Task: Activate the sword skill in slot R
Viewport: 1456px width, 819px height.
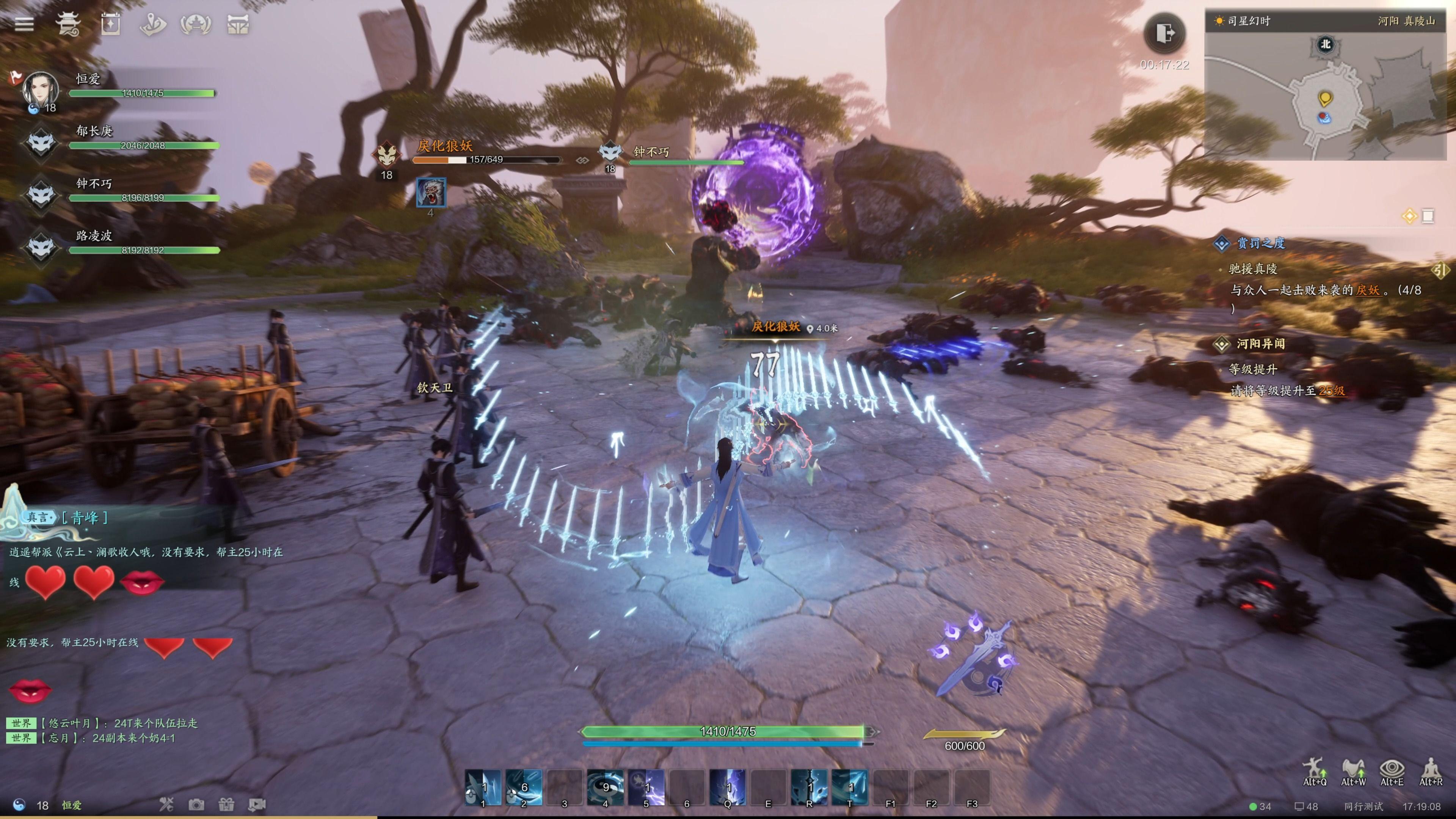Action: 809,787
